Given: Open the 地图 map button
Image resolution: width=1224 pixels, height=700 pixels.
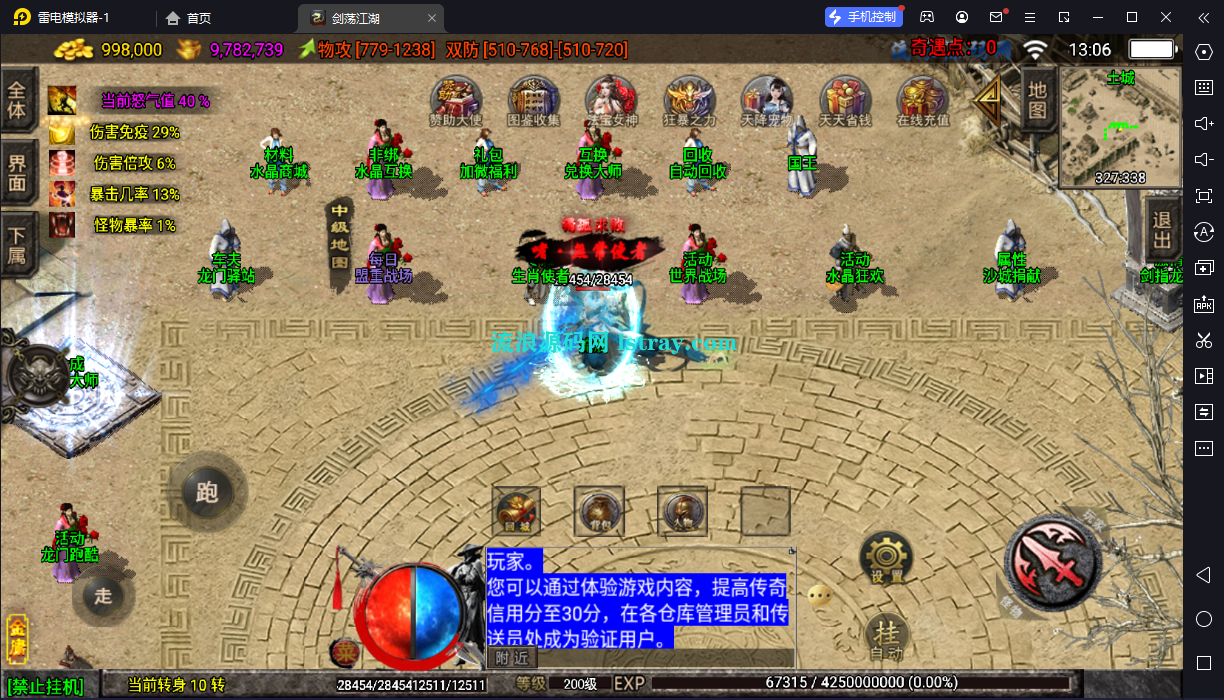Looking at the screenshot, I should [1037, 99].
